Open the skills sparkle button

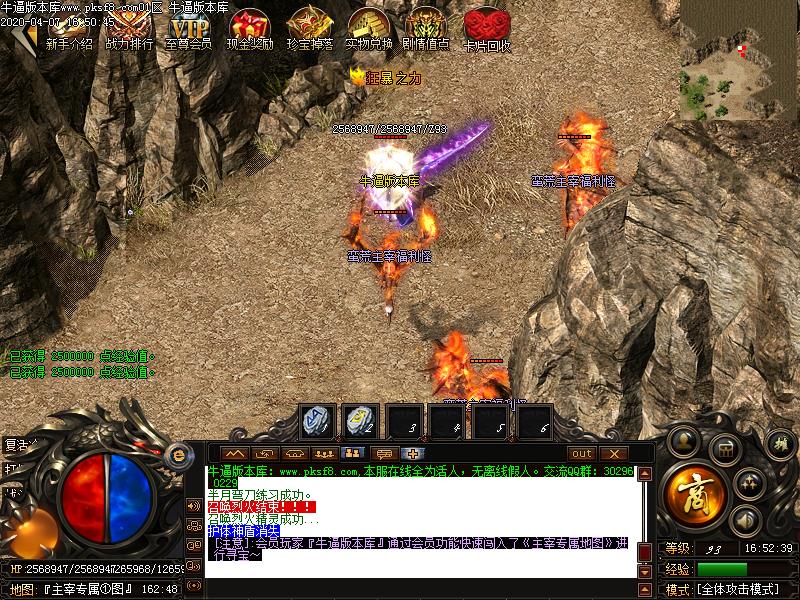[x=748, y=484]
